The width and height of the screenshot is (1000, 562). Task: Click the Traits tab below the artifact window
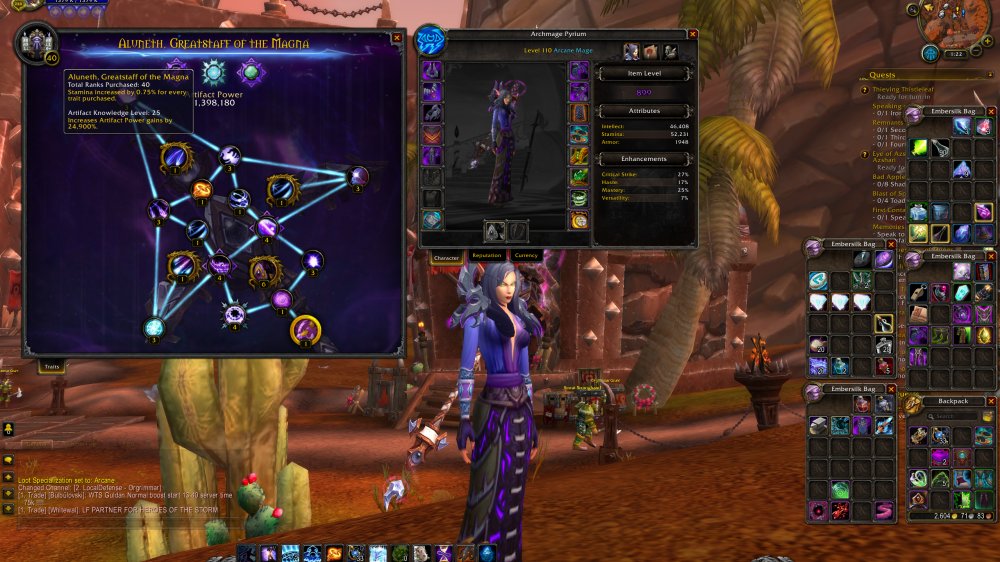52,368
